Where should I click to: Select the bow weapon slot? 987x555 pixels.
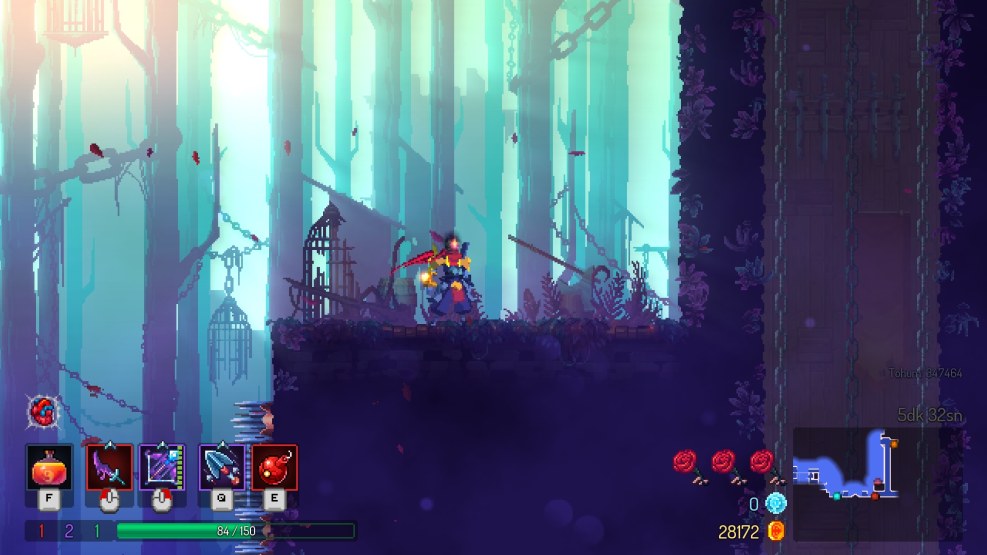(162, 467)
